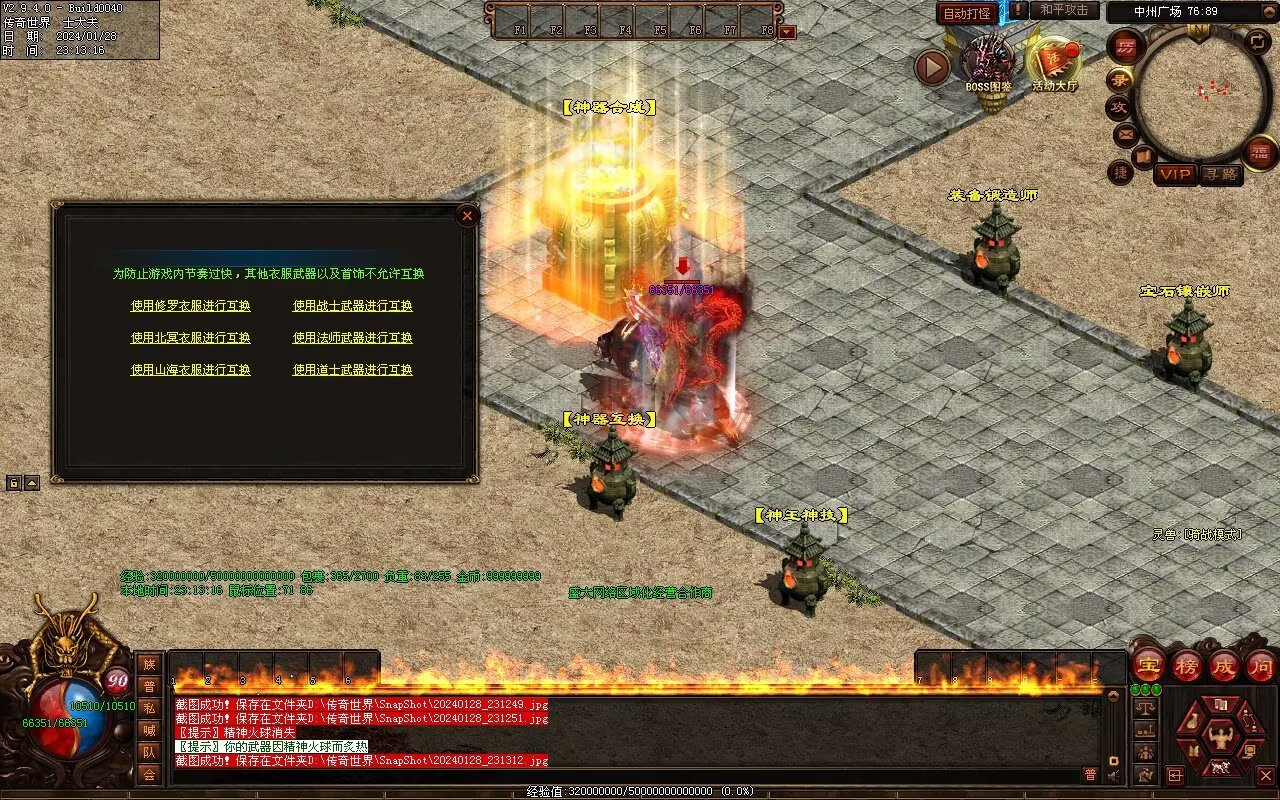1280x800 pixels.
Task: Select 使用北冥衣服进行互换 option
Action: (190, 338)
